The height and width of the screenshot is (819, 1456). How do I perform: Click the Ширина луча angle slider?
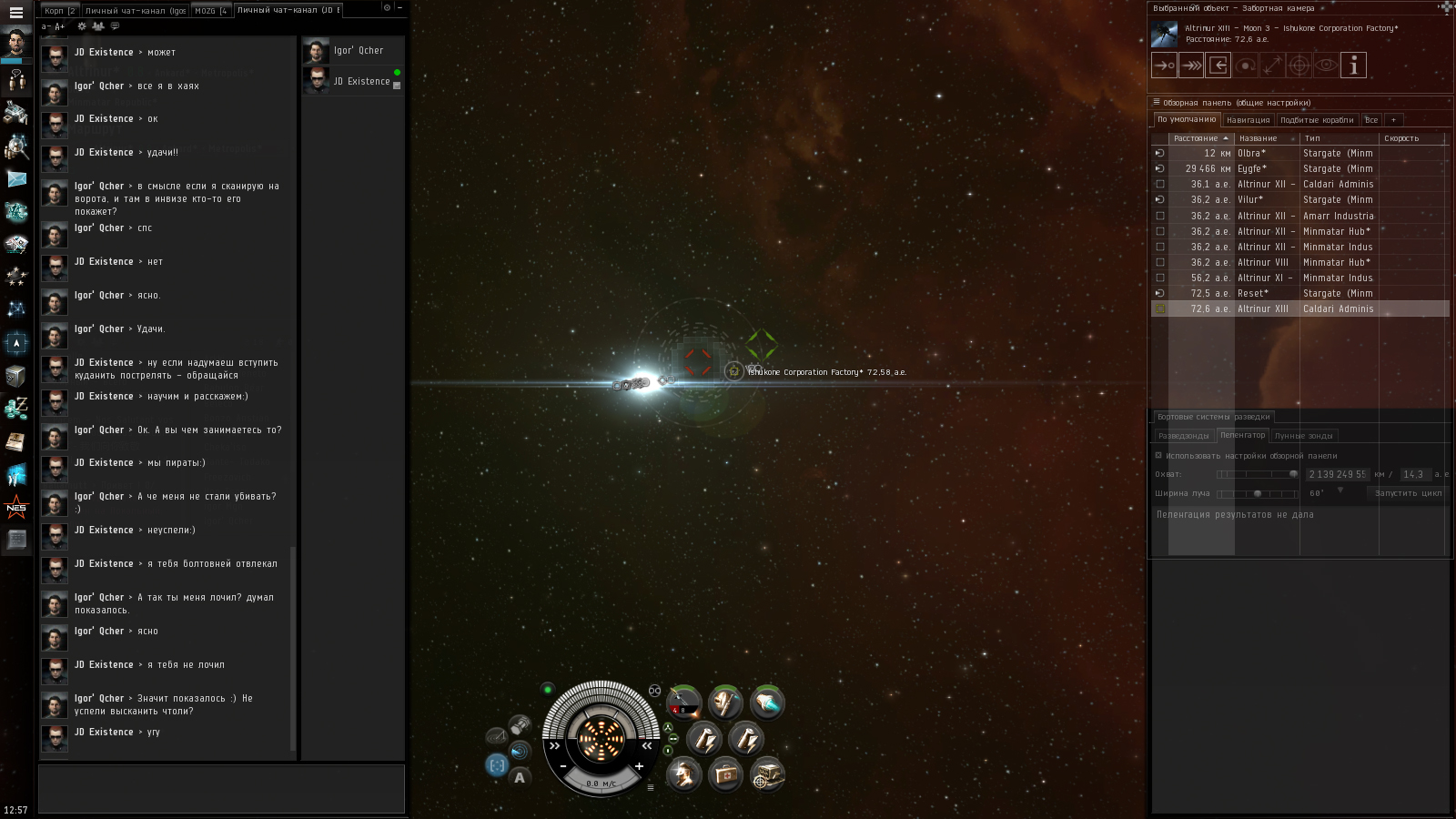click(1258, 493)
